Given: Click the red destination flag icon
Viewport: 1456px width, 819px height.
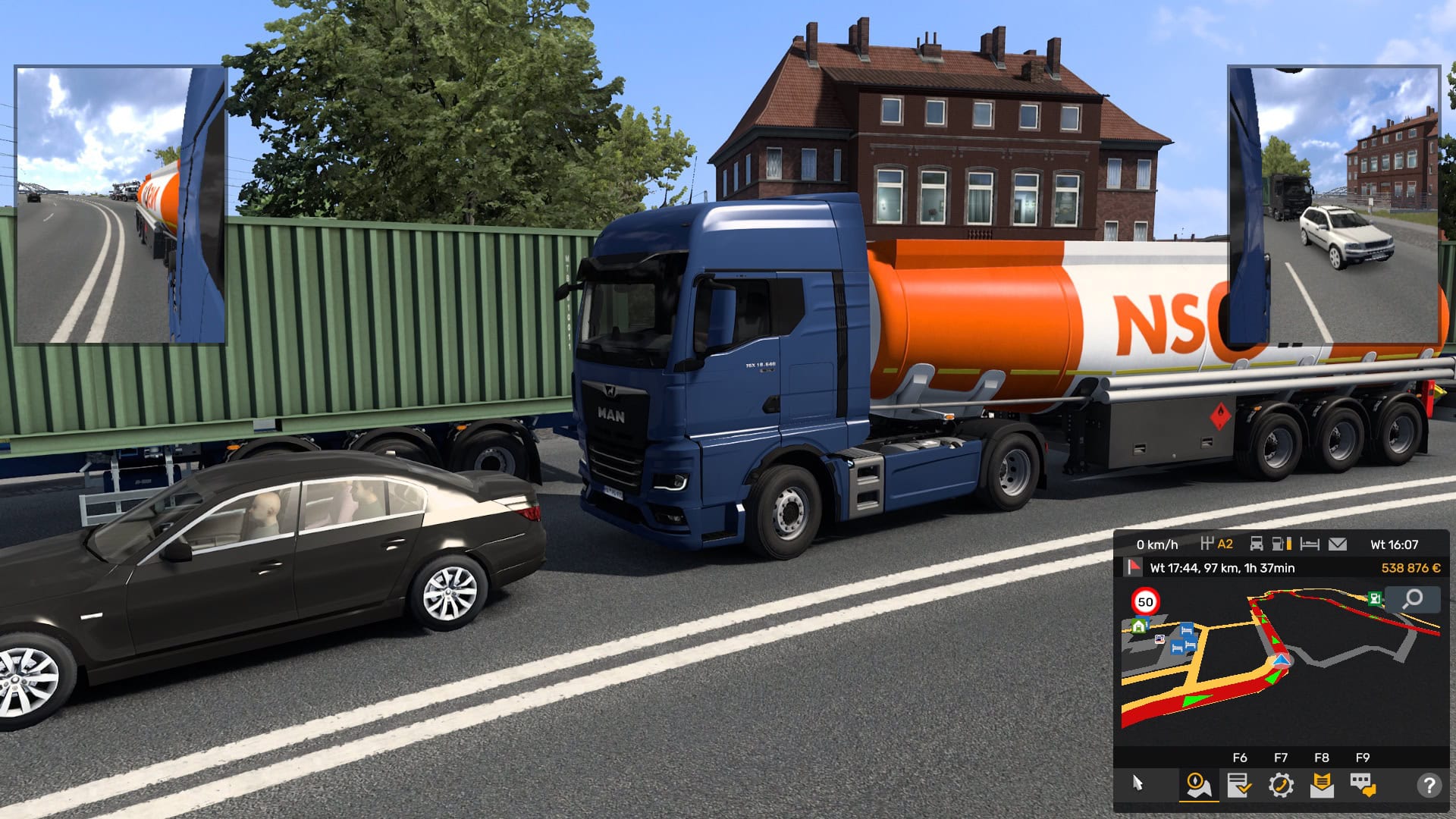Looking at the screenshot, I should [x=1134, y=569].
